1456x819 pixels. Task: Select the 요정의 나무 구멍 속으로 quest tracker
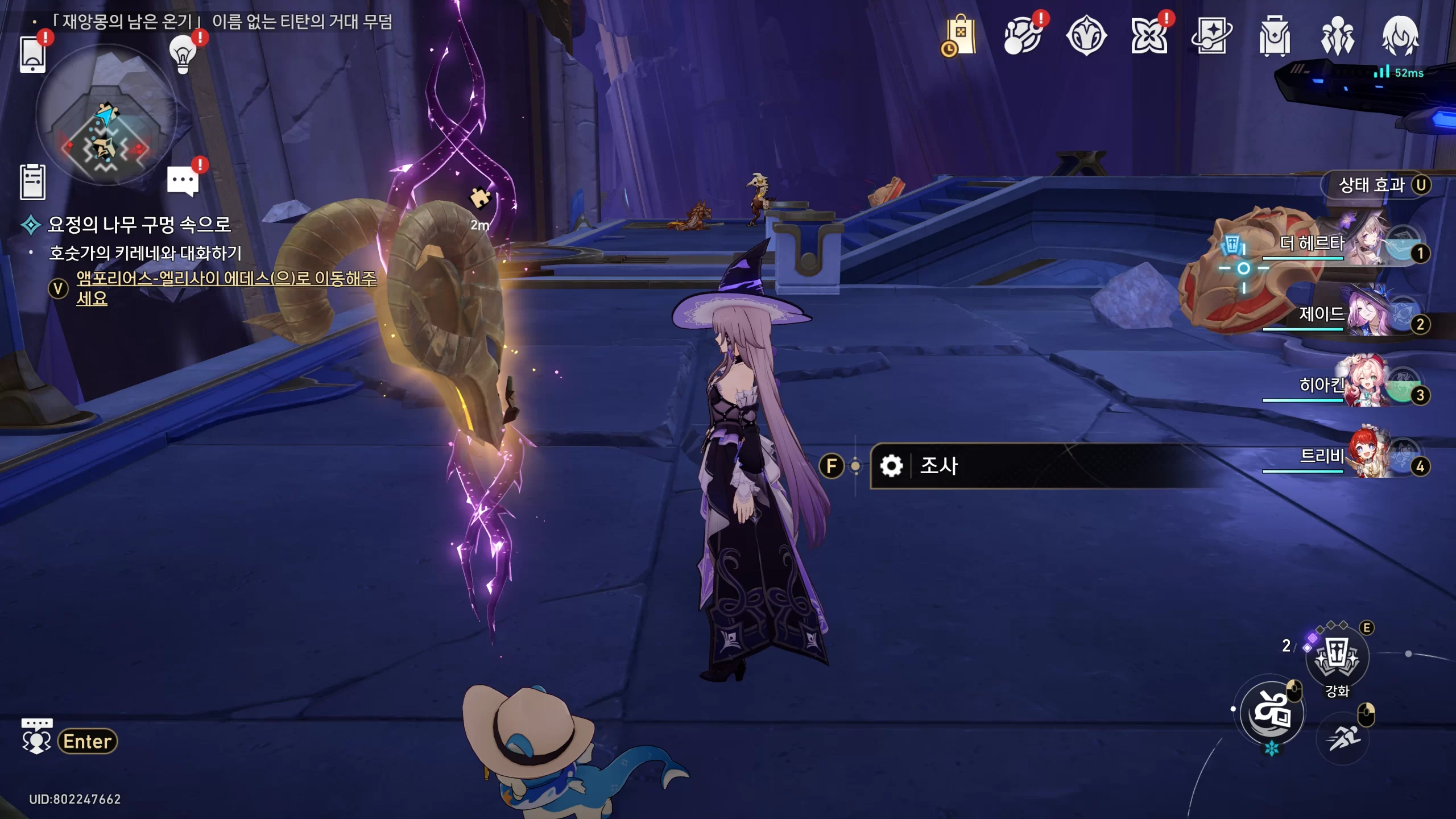[x=139, y=225]
